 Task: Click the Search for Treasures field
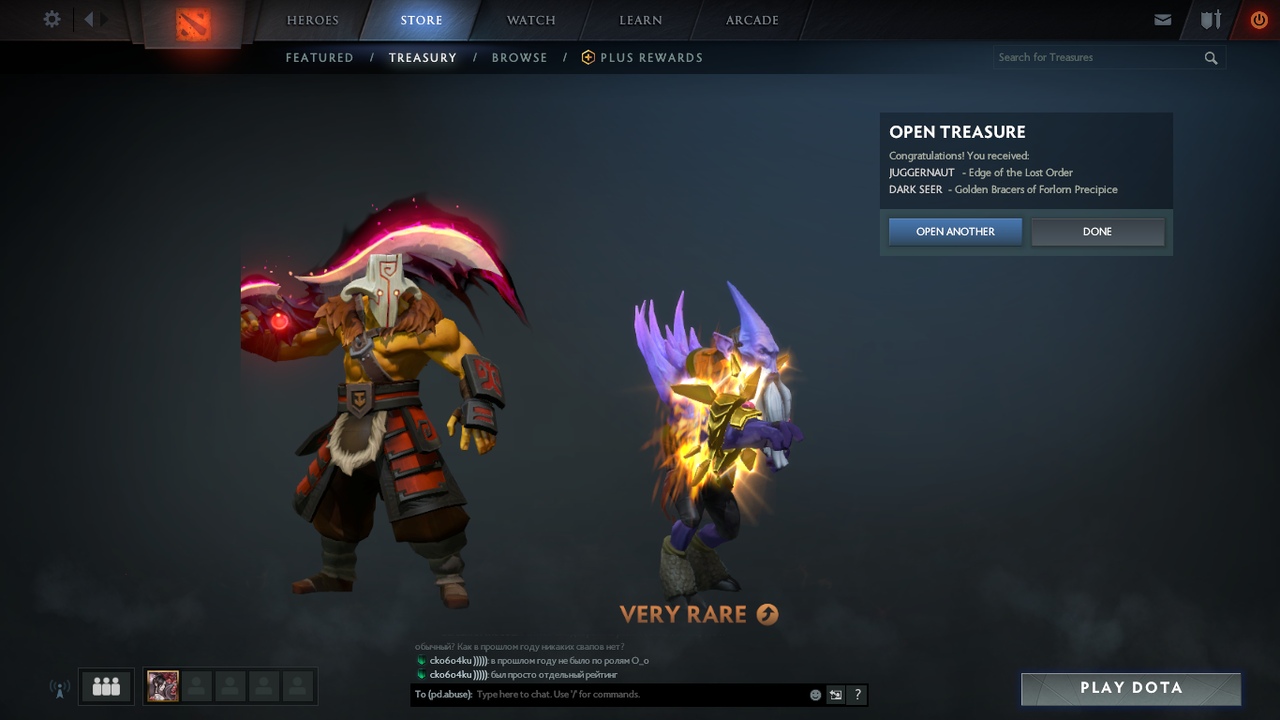(1098, 58)
